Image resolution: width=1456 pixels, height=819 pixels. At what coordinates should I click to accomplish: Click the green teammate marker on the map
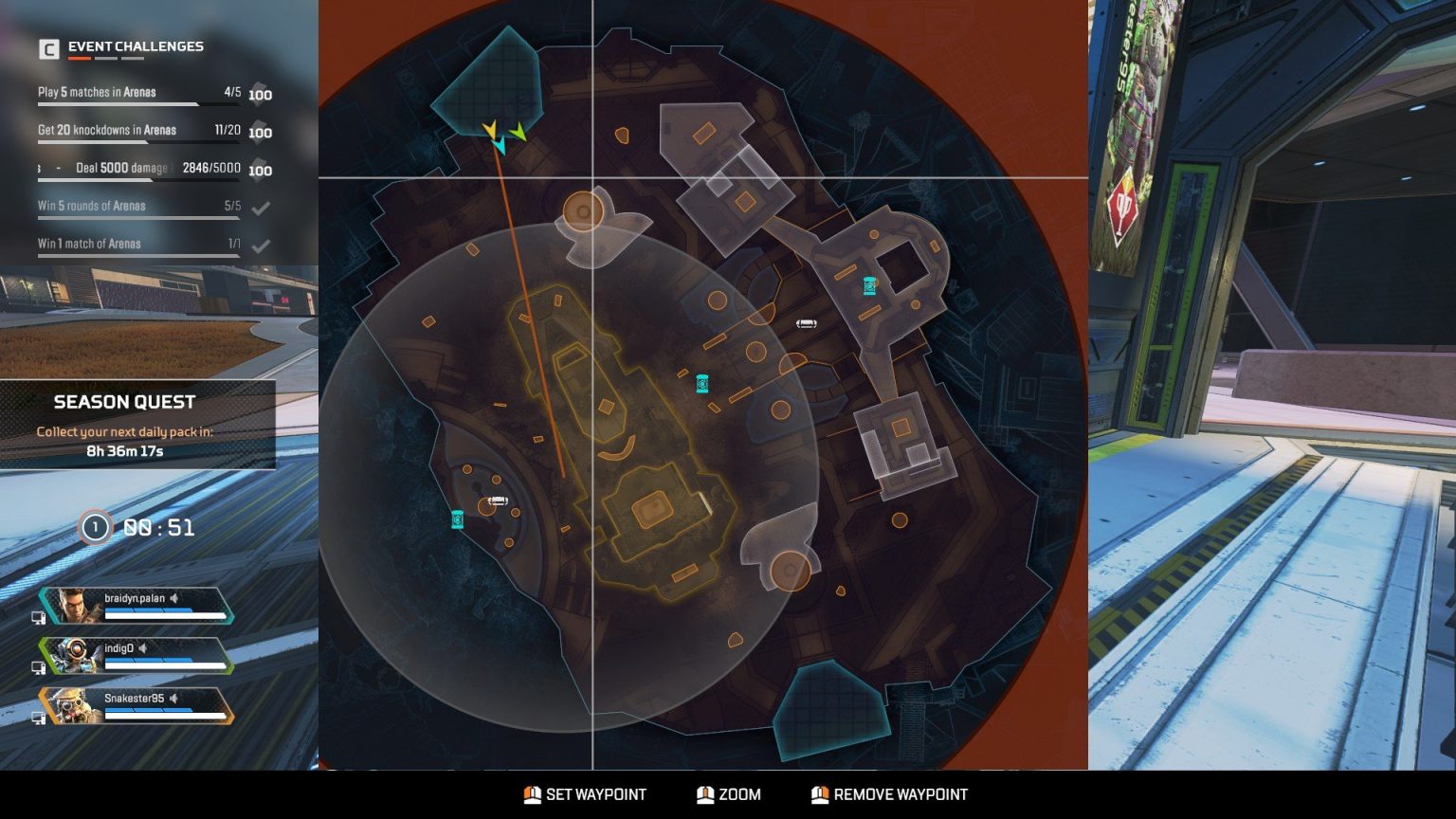518,133
